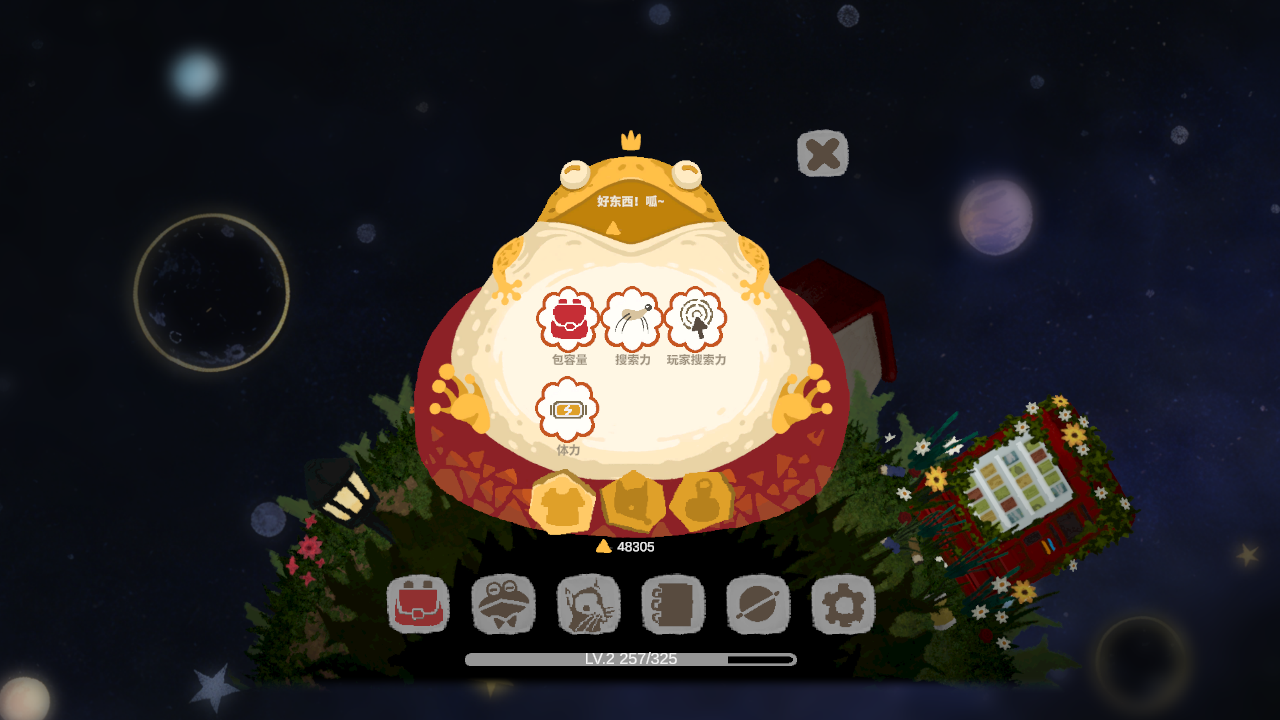Select the shirt-shaped gold token
This screenshot has height=720, width=1280.
pos(561,503)
